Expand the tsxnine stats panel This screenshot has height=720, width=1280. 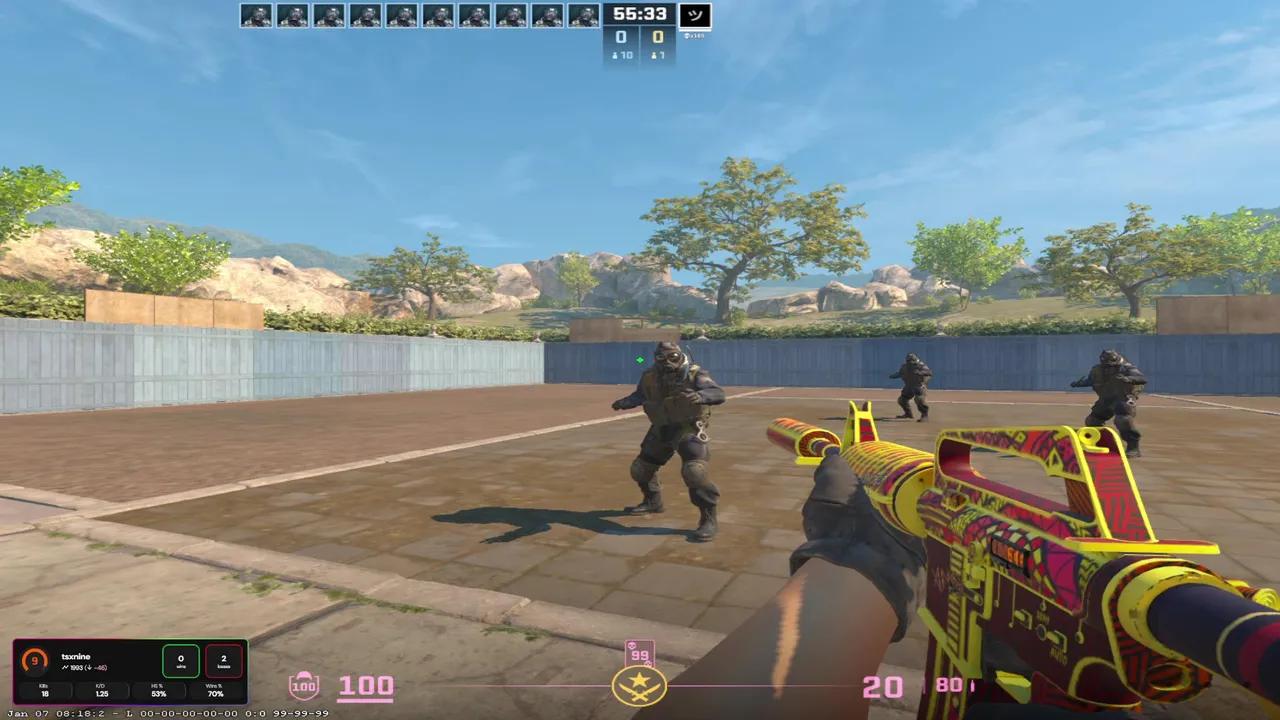[75, 657]
